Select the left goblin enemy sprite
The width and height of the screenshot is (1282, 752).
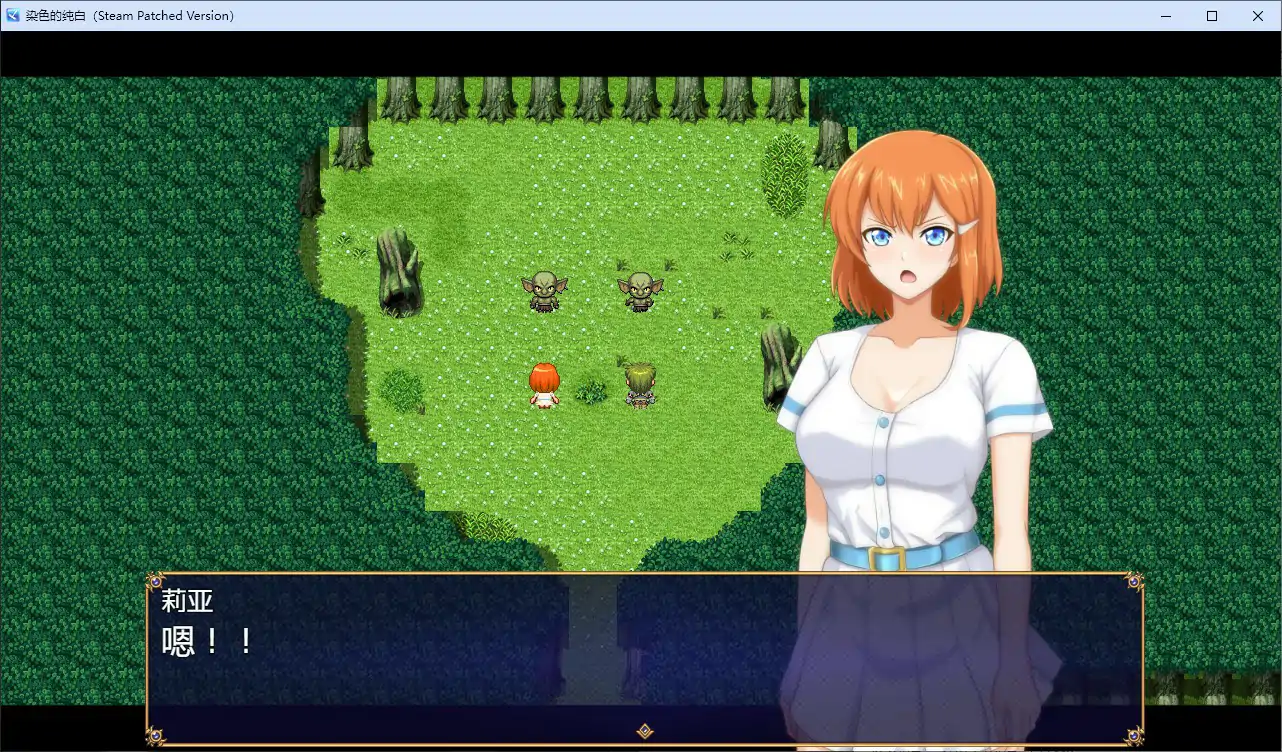[x=543, y=290]
